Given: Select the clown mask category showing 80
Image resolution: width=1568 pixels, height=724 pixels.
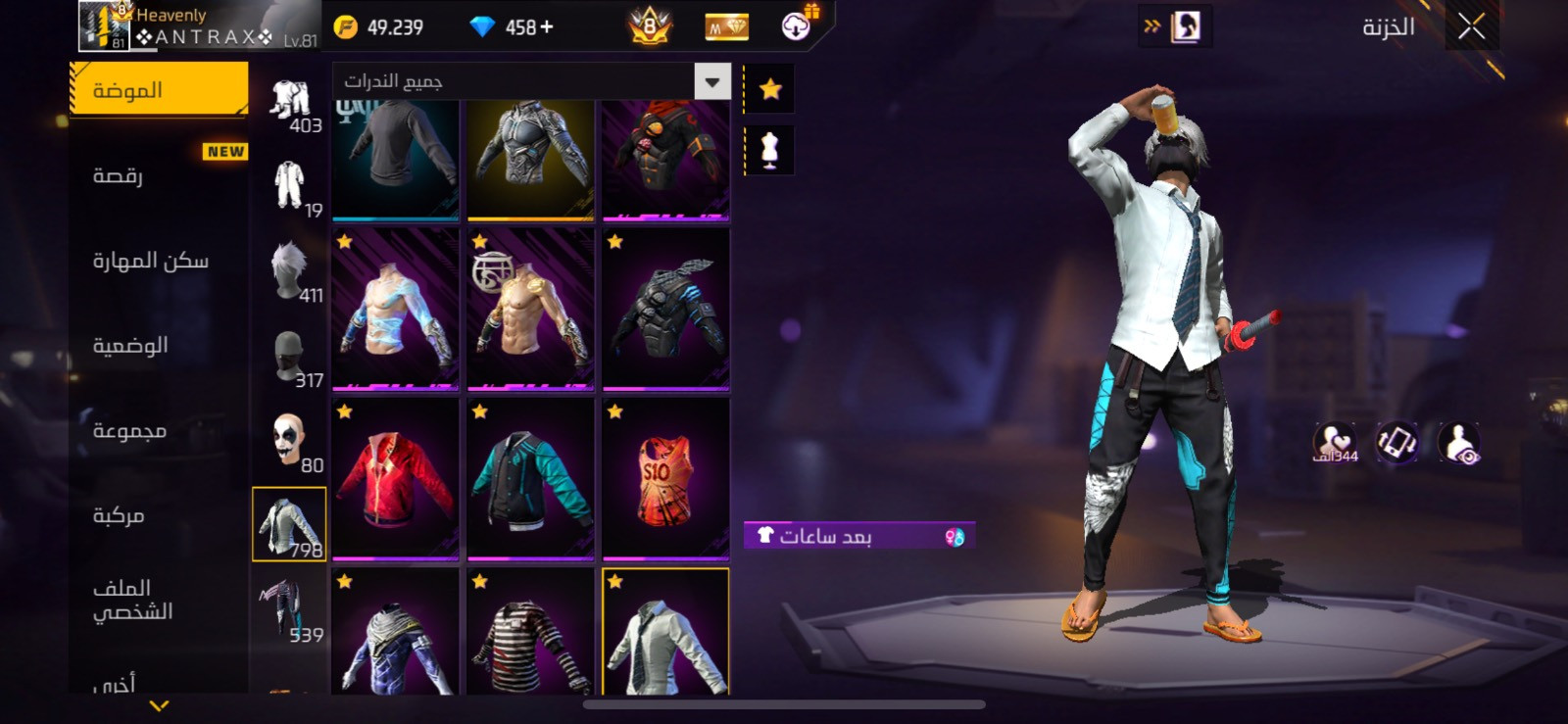Looking at the screenshot, I should tap(291, 442).
